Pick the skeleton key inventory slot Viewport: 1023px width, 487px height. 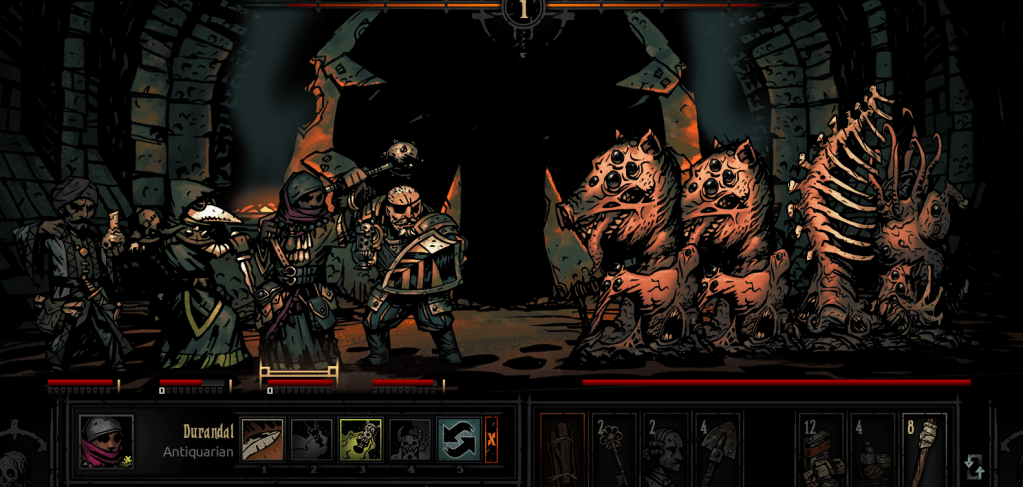(x=613, y=449)
